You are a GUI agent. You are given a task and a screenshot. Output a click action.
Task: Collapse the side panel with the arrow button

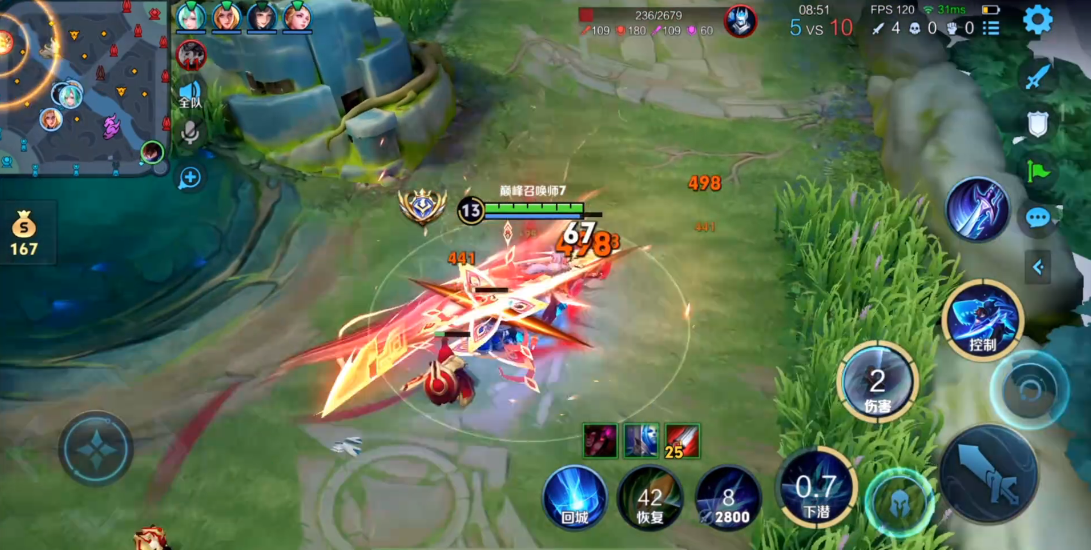coord(1038,267)
